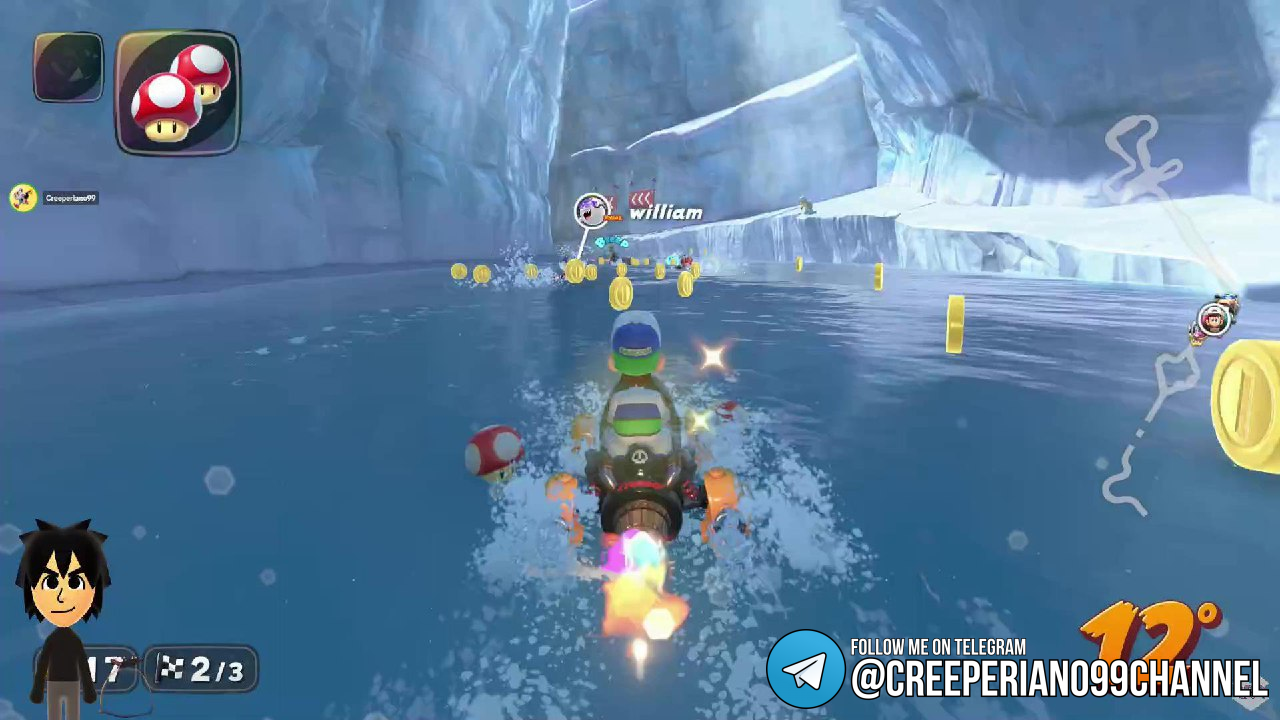This screenshot has width=1280, height=720.
Task: Open the Telegram logo in the overlay
Action: [x=805, y=669]
